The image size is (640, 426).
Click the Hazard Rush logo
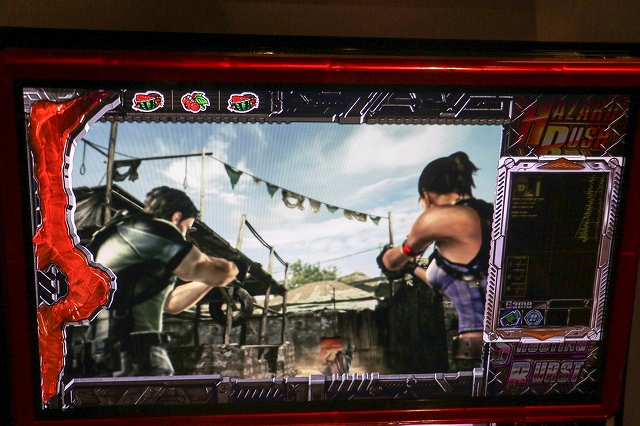(x=566, y=126)
